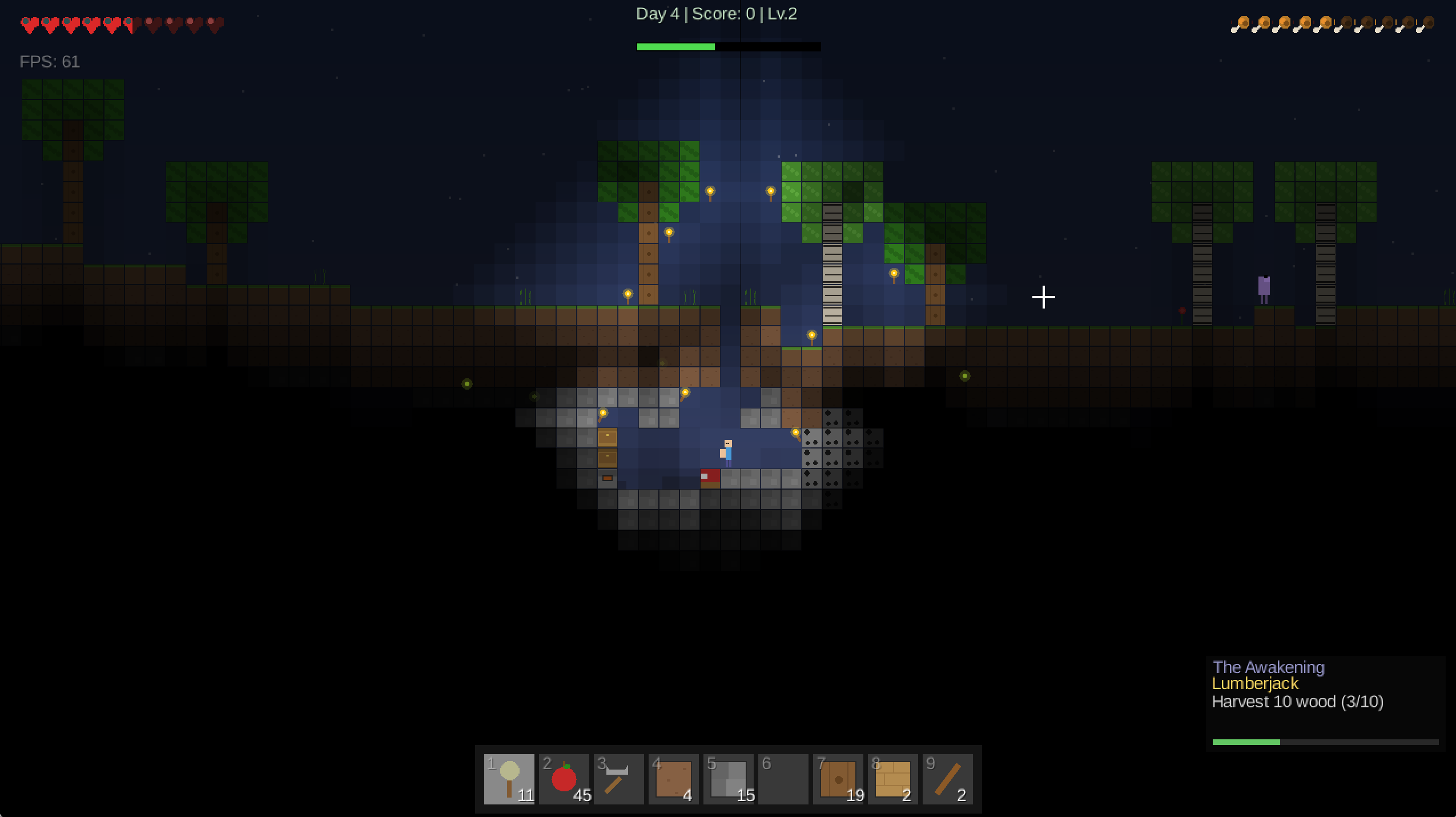The image size is (1456, 817).
Task: Click the quest title The Awakening
Action: tap(1268, 667)
